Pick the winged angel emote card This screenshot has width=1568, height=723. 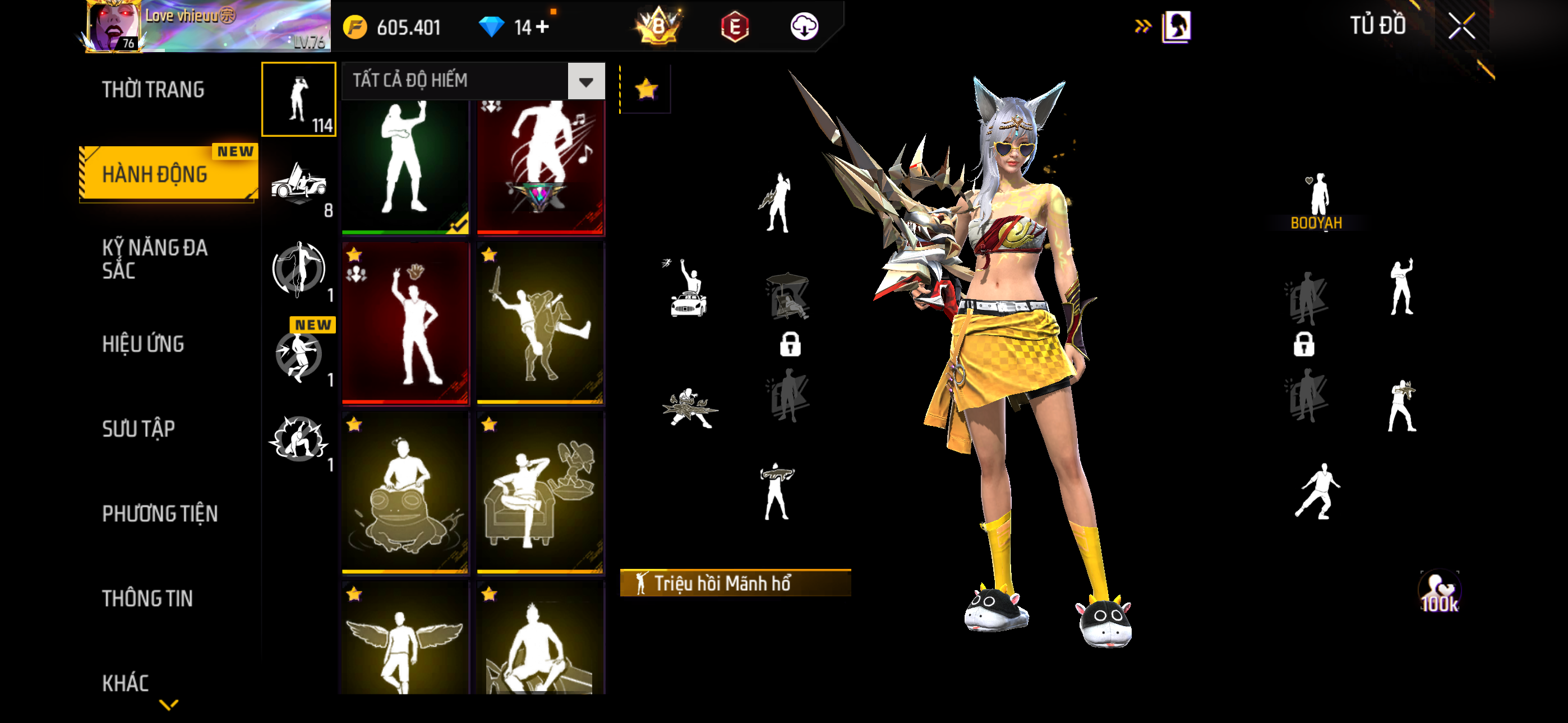pyautogui.click(x=405, y=639)
